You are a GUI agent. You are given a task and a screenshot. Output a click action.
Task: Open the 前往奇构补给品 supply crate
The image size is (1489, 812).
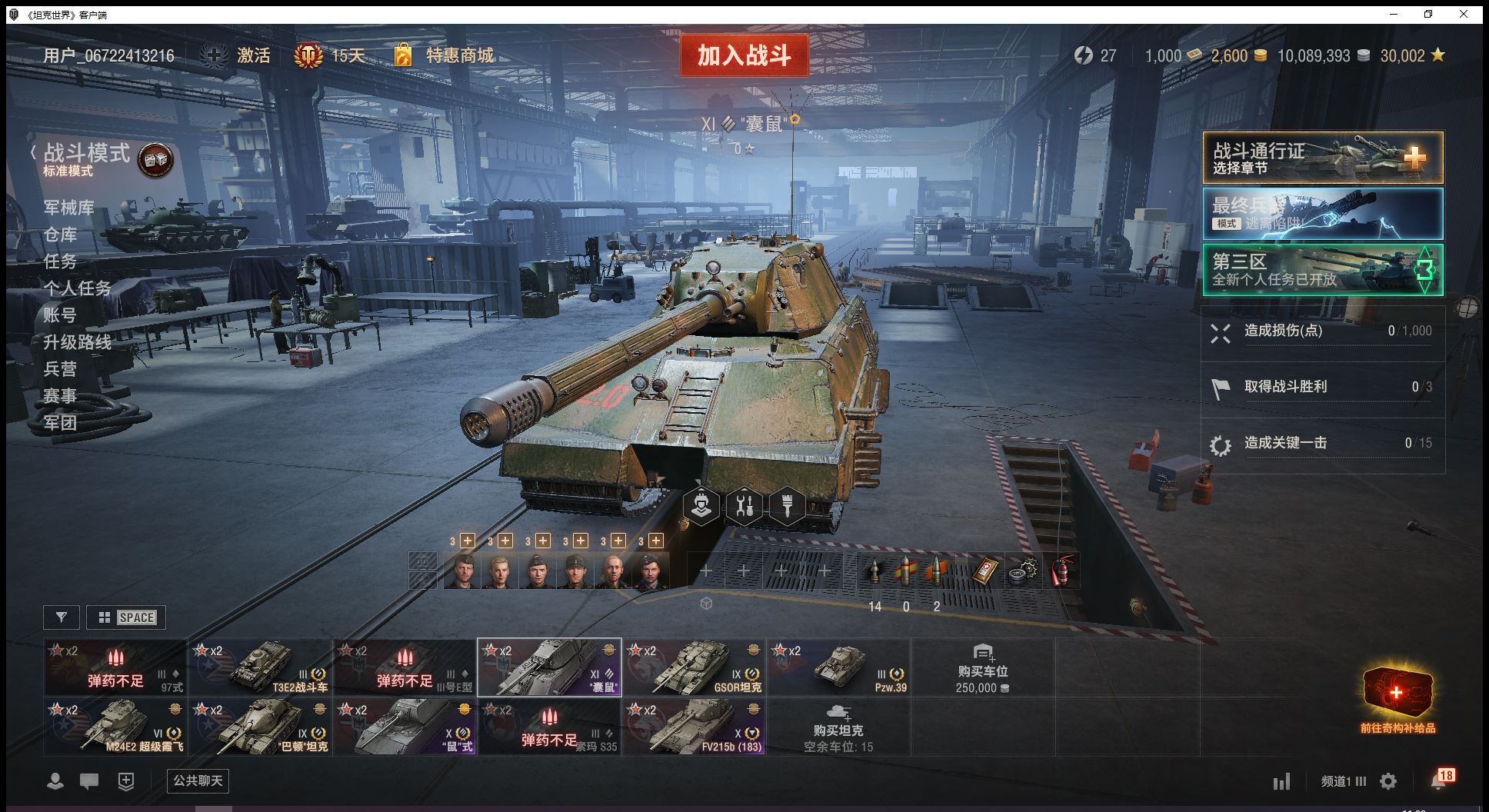[x=1397, y=698]
